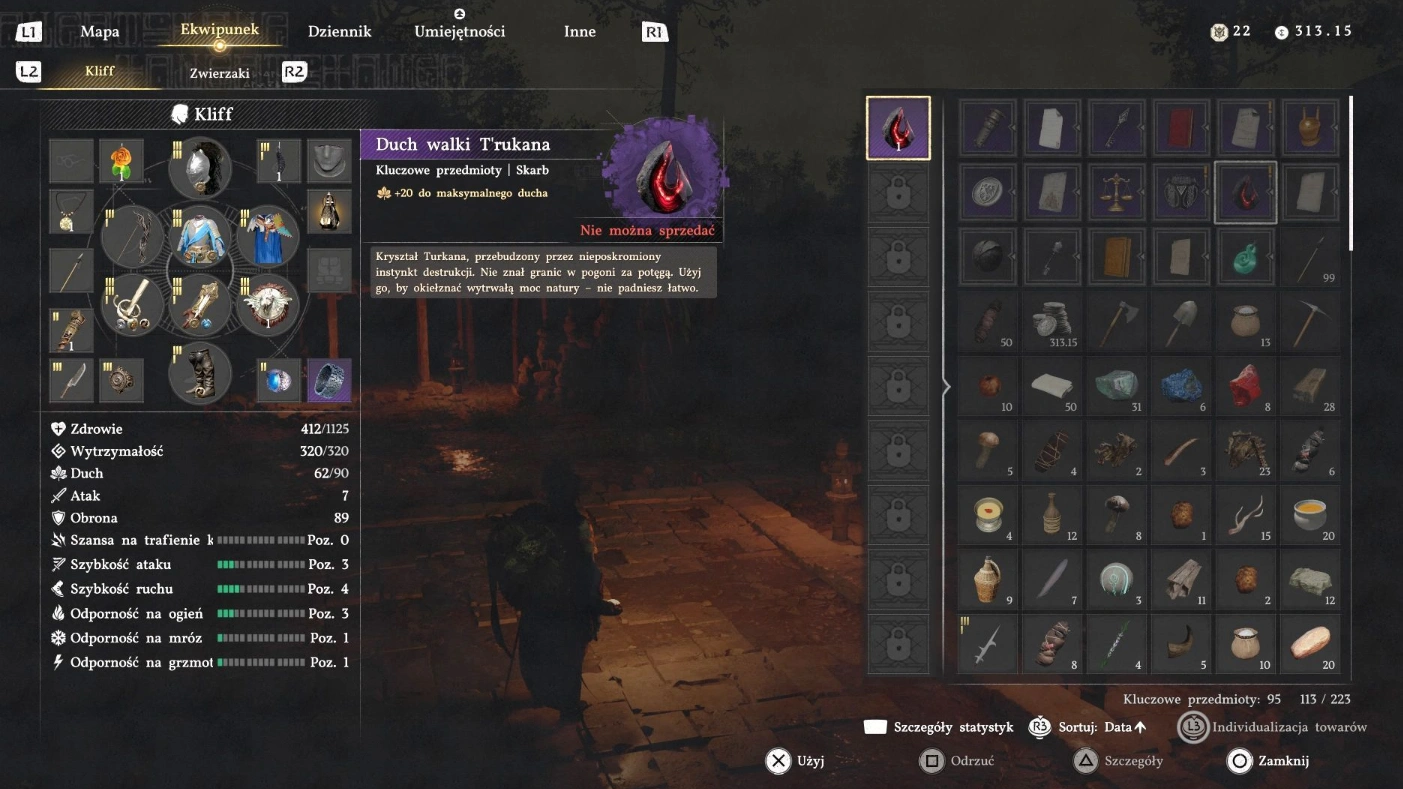Select the equipped leather boots slot

click(x=200, y=371)
